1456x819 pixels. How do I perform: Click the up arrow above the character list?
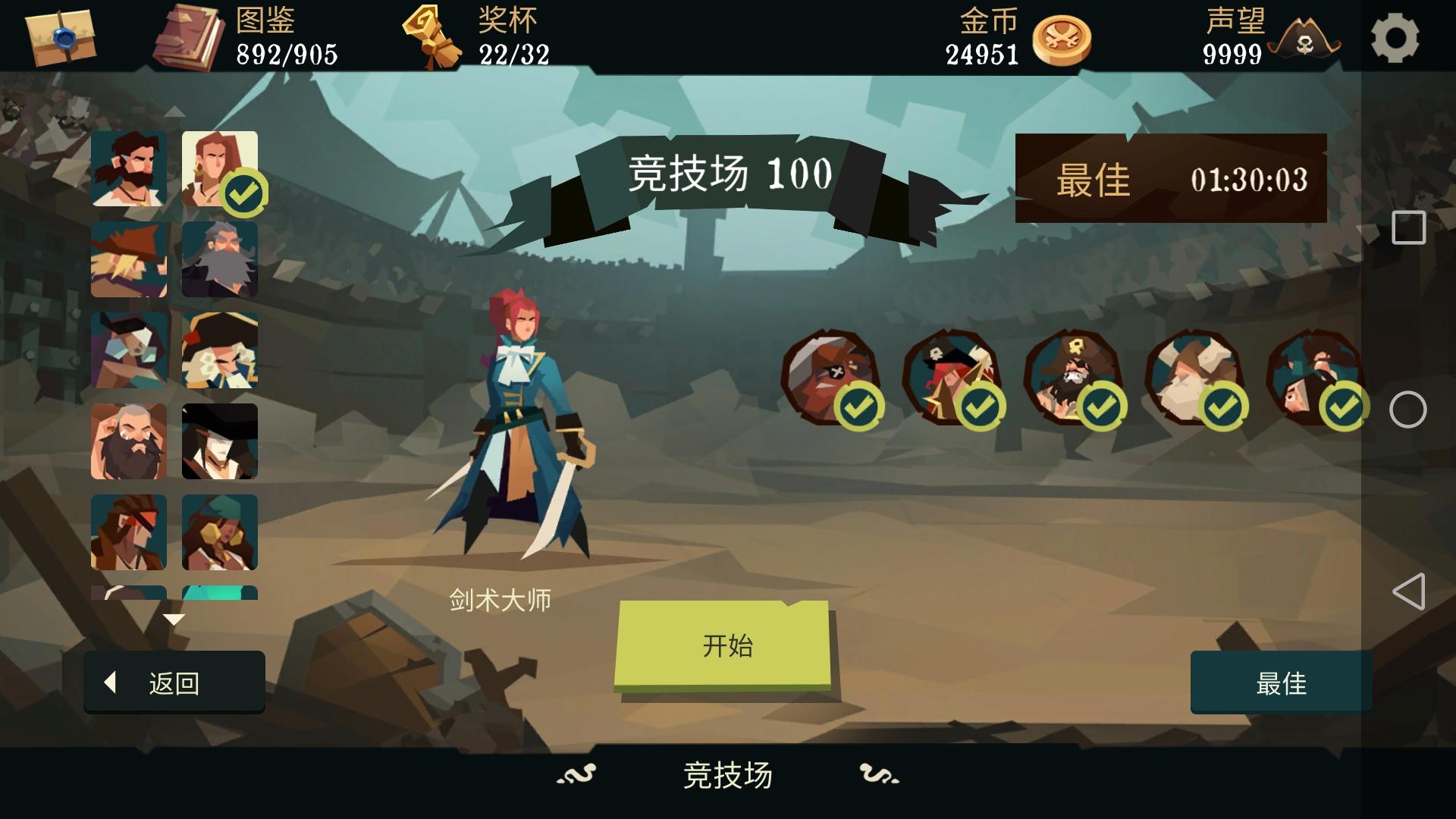176,112
